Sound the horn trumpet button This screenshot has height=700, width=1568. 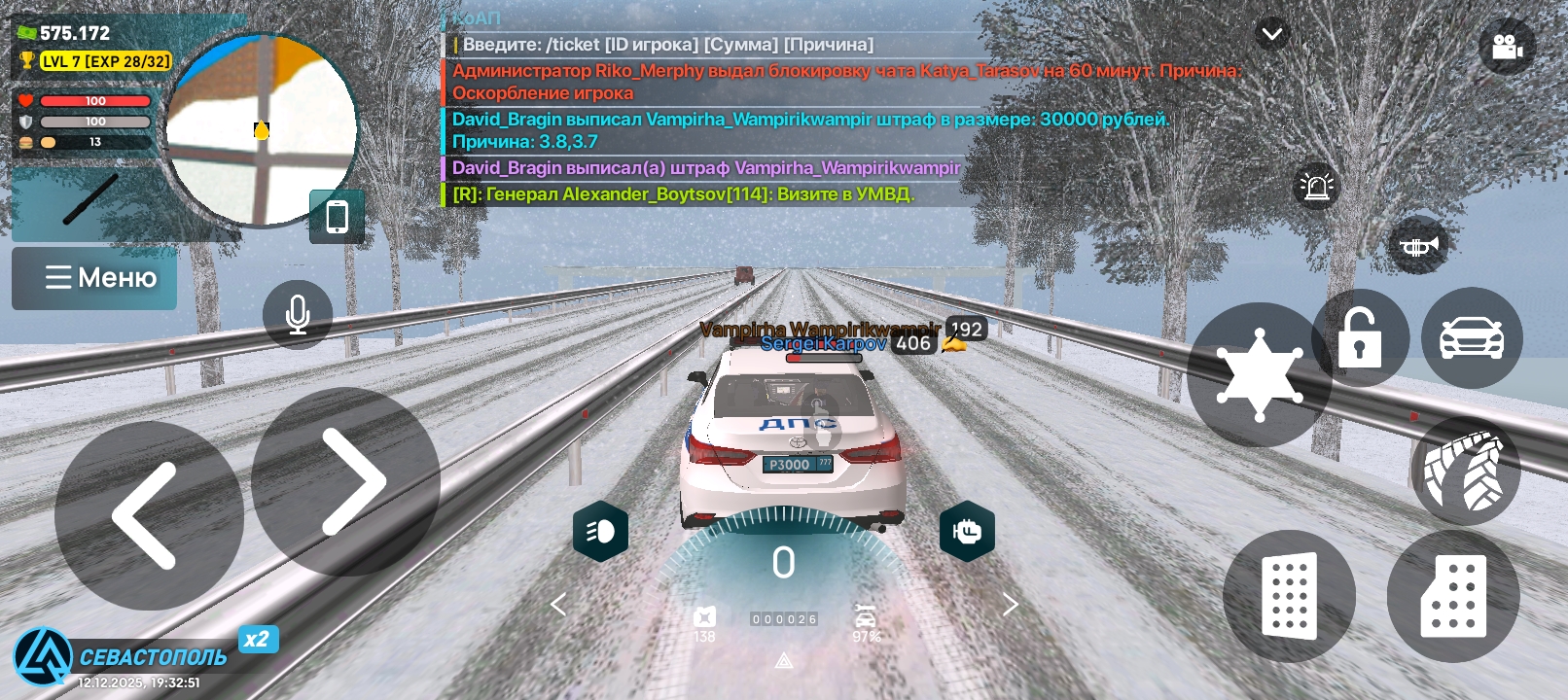[x=1418, y=246]
